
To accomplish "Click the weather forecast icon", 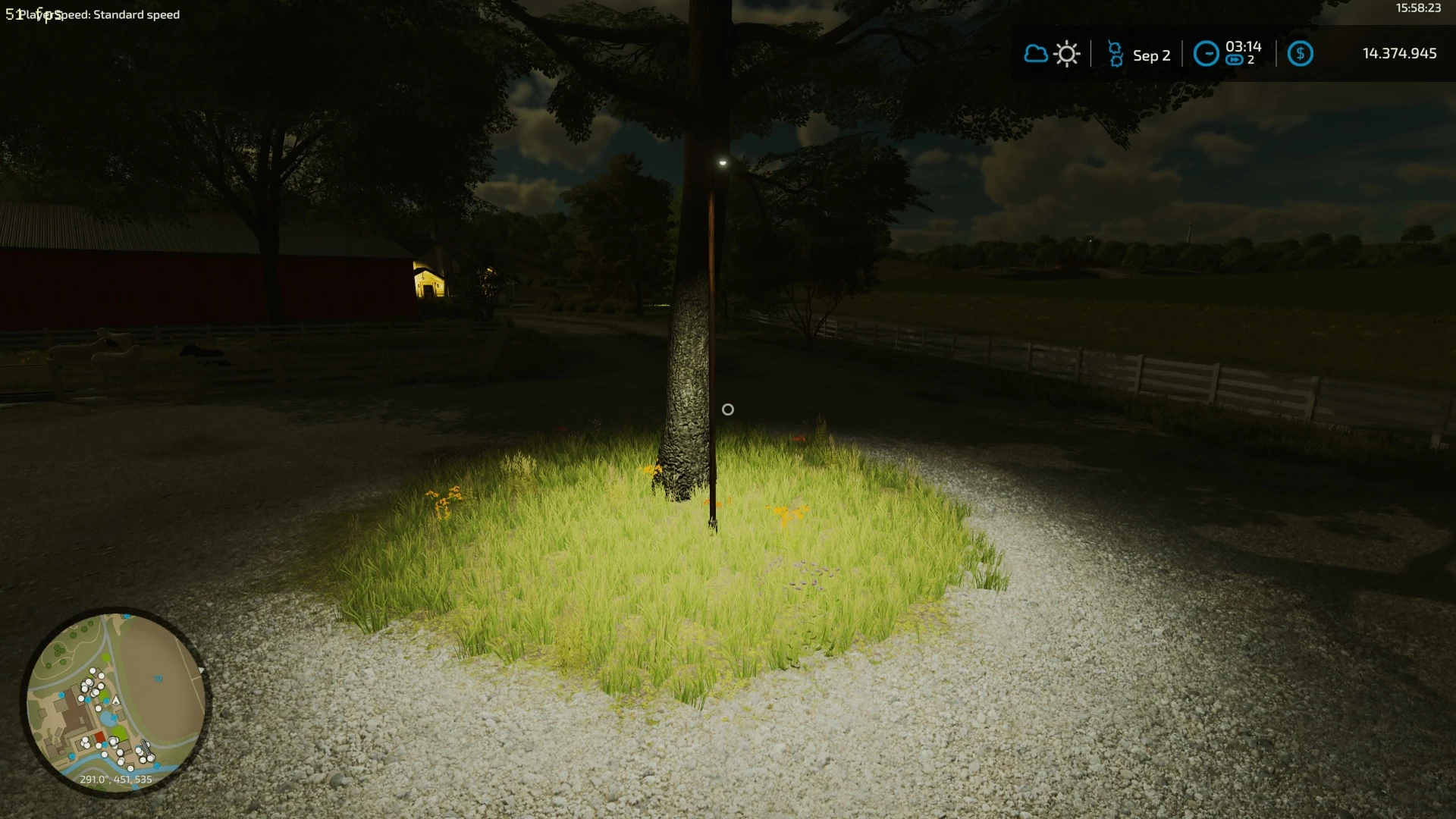I will pos(1052,55).
